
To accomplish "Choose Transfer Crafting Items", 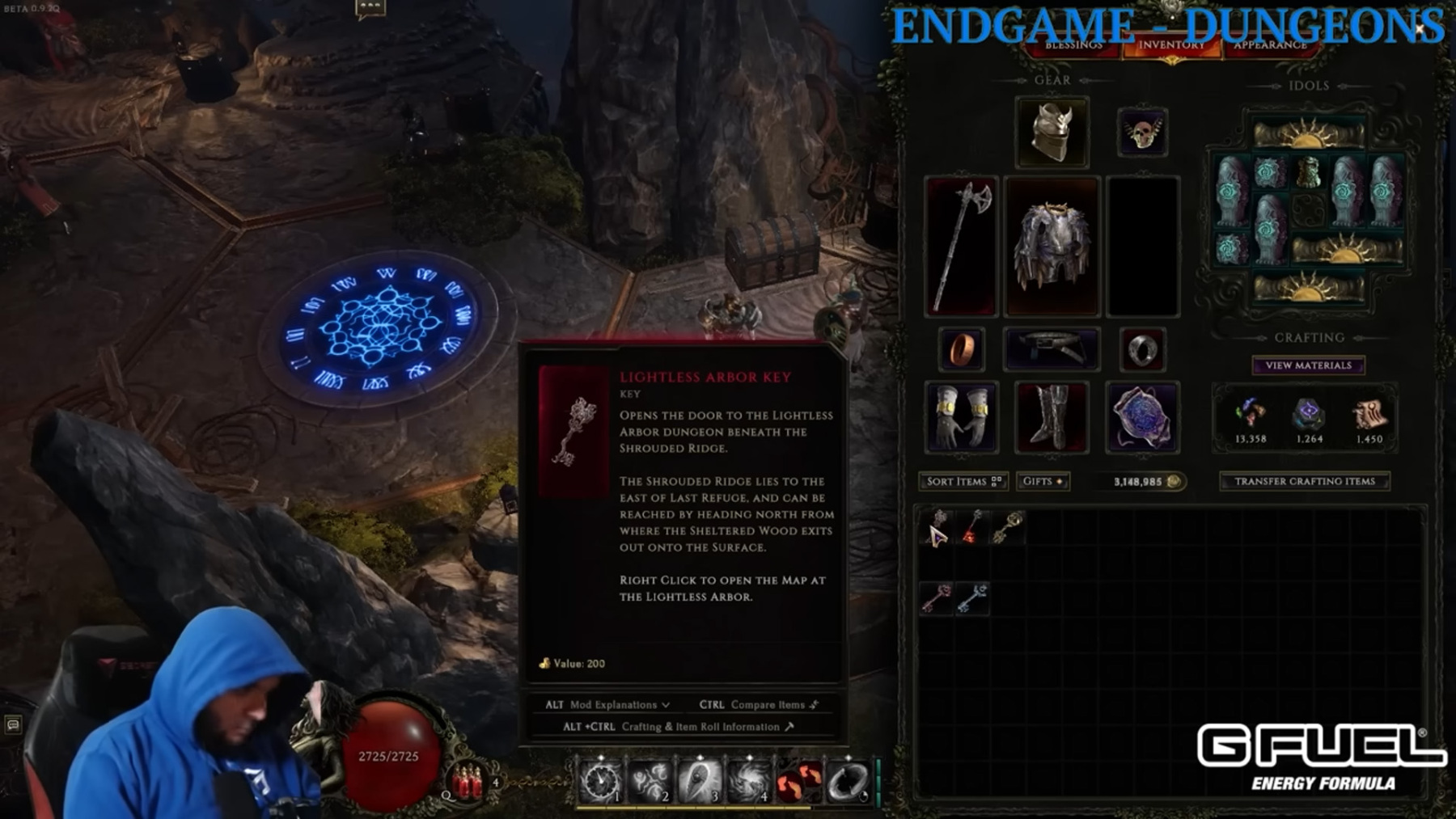I will (x=1304, y=481).
